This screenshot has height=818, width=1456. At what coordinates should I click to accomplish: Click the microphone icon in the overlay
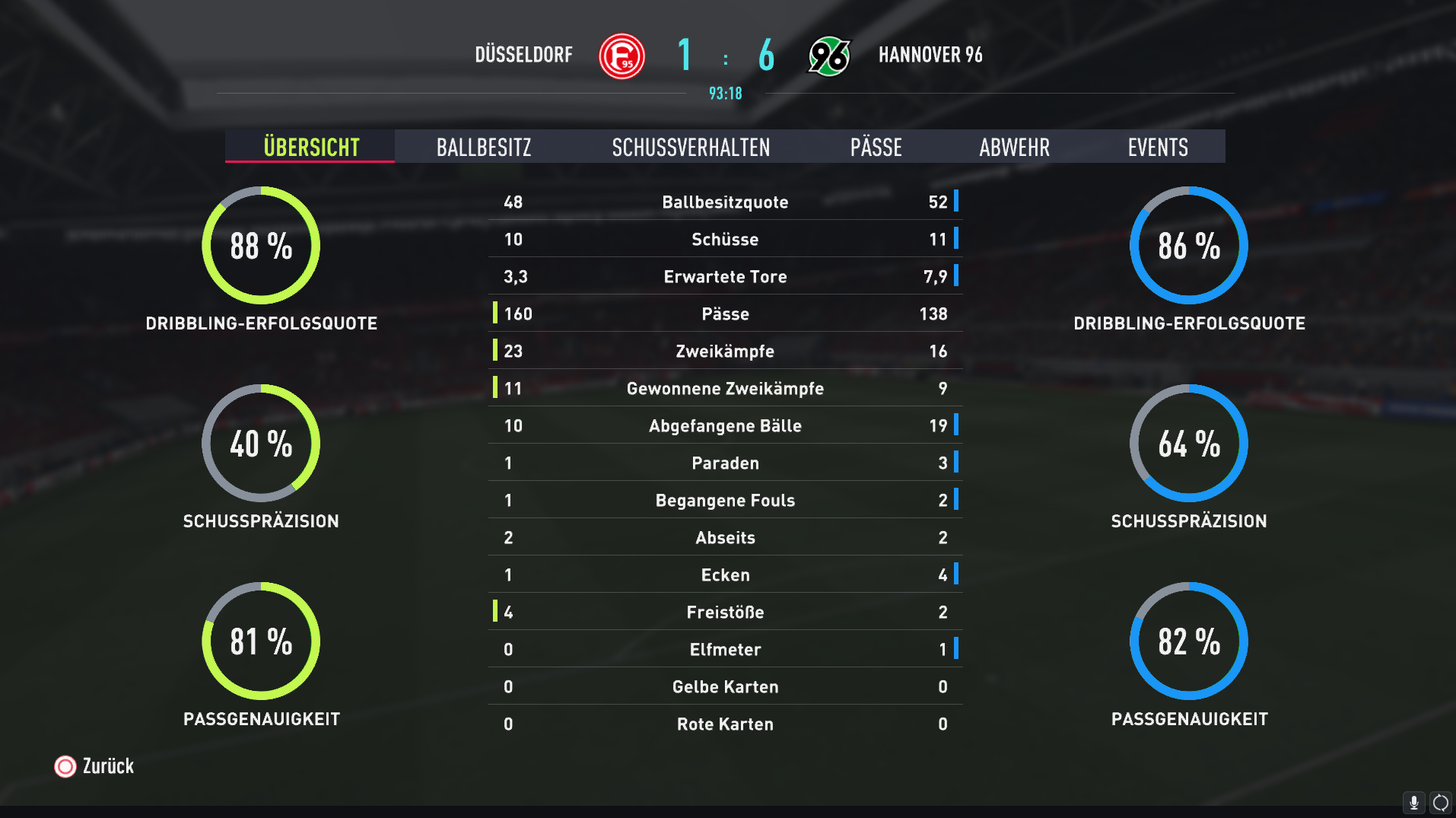(1413, 803)
